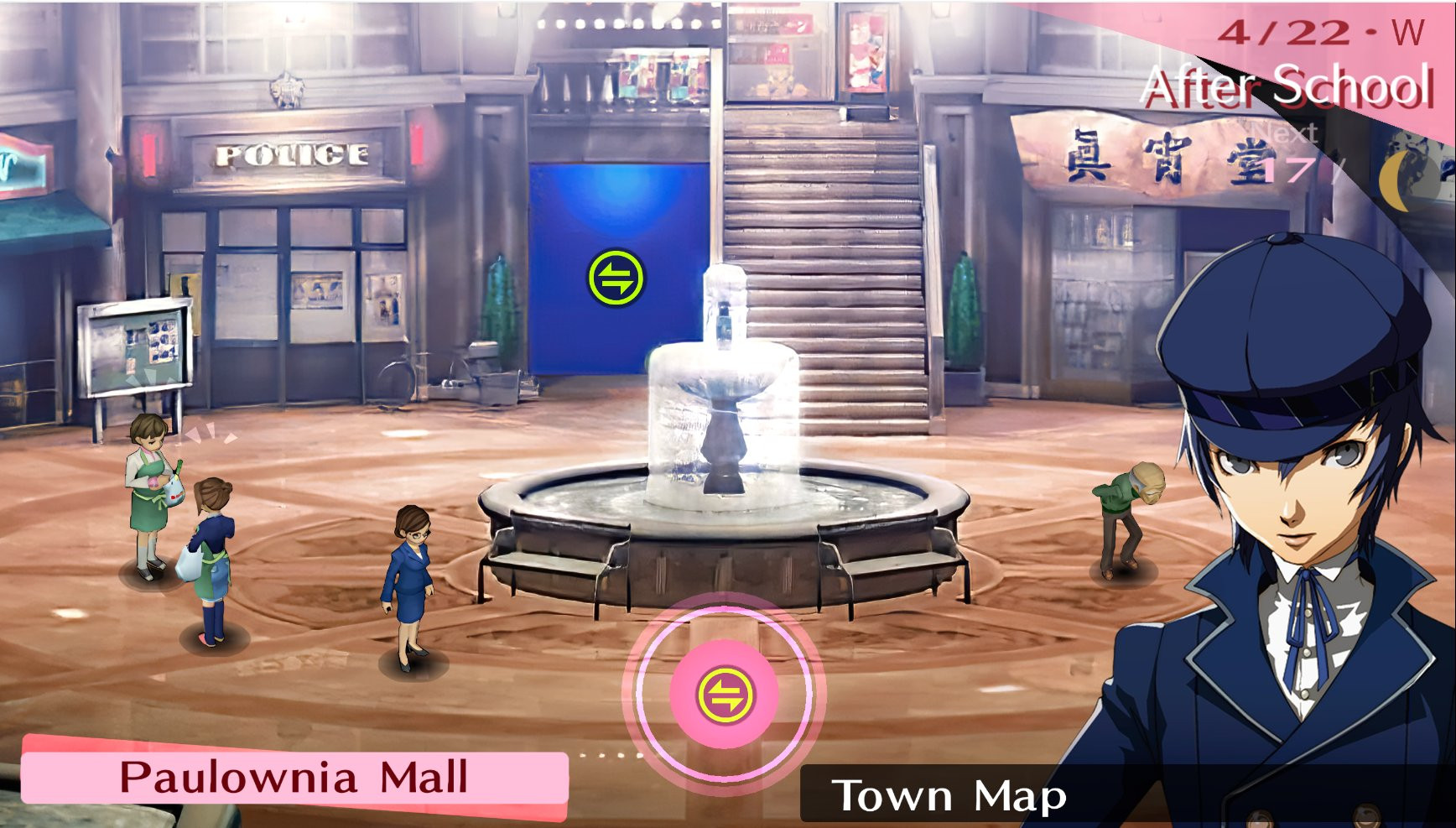Click the Paulownia Mall location label
This screenshot has width=1456, height=828.
pyautogui.click(x=294, y=776)
